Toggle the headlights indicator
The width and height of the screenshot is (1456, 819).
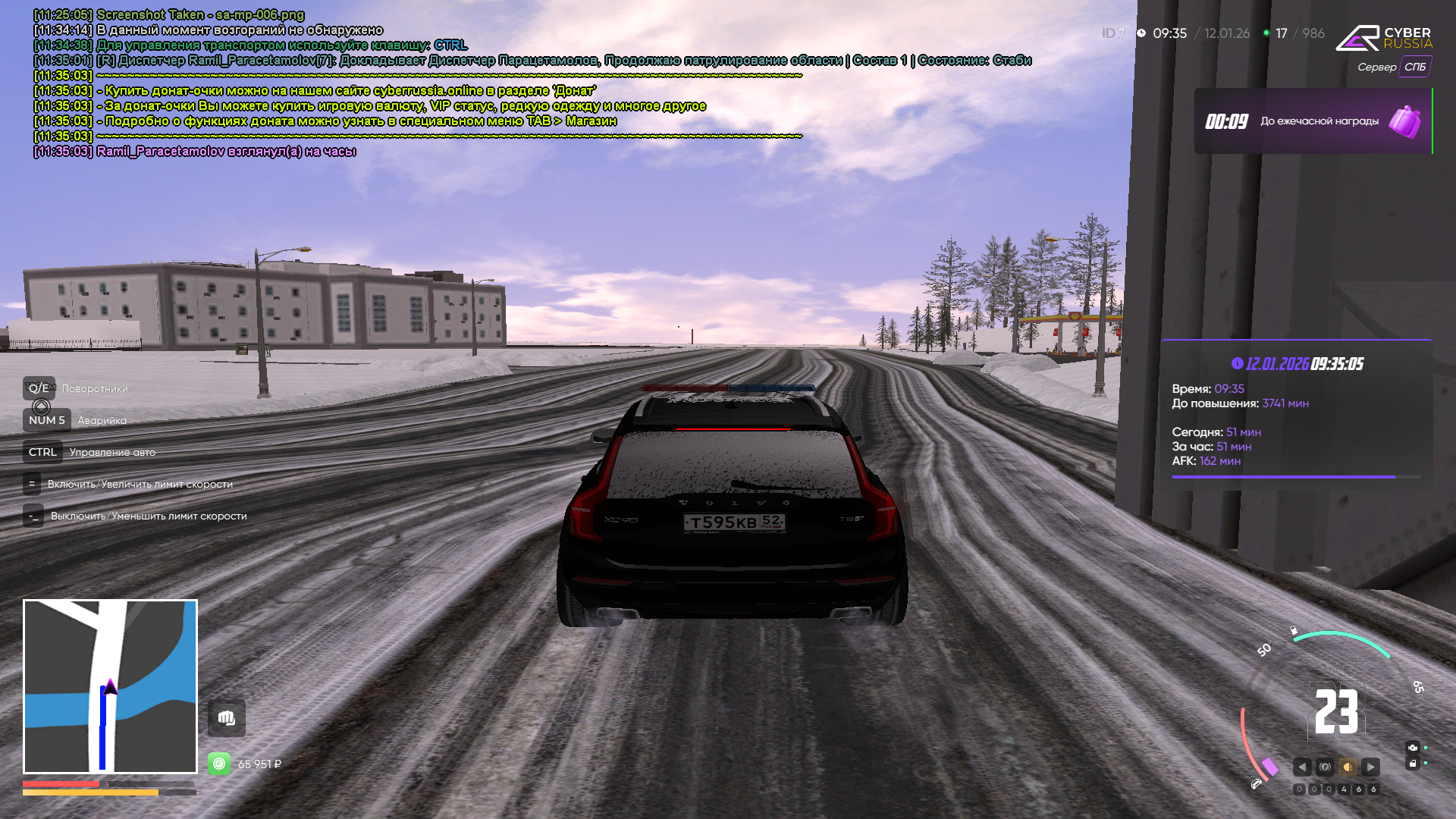coord(1348,767)
